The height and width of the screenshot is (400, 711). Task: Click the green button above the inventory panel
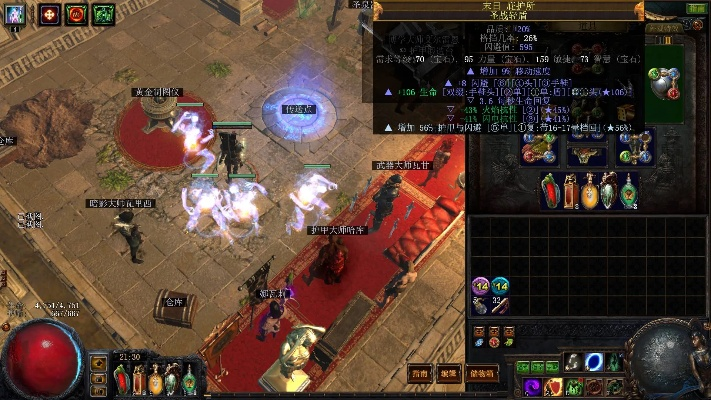click(x=696, y=8)
